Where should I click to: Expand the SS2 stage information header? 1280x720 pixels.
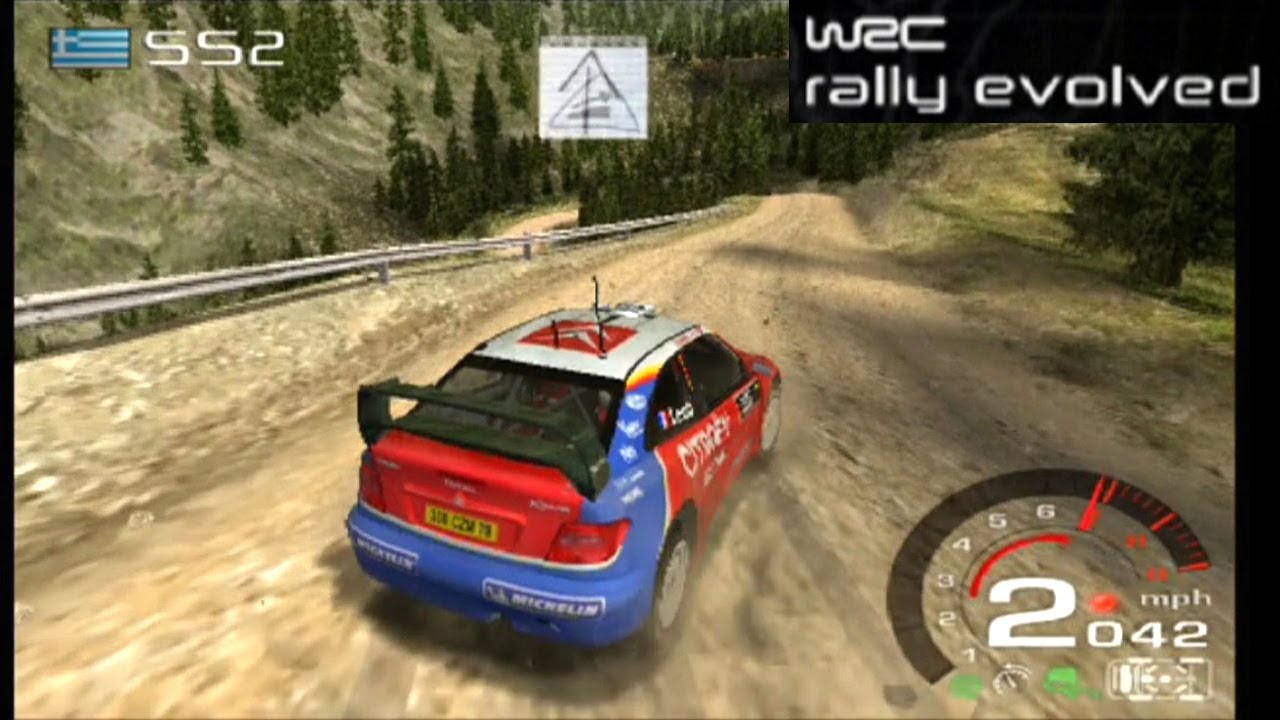pyautogui.click(x=160, y=47)
